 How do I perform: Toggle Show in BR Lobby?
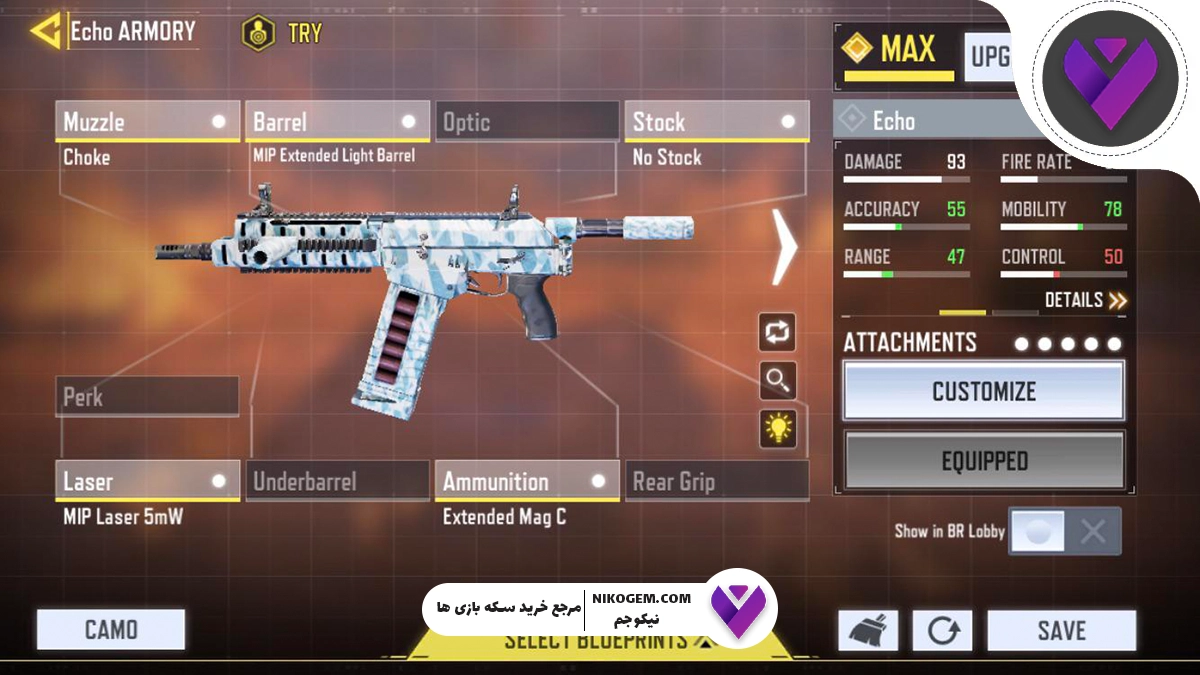pyautogui.click(x=1064, y=531)
